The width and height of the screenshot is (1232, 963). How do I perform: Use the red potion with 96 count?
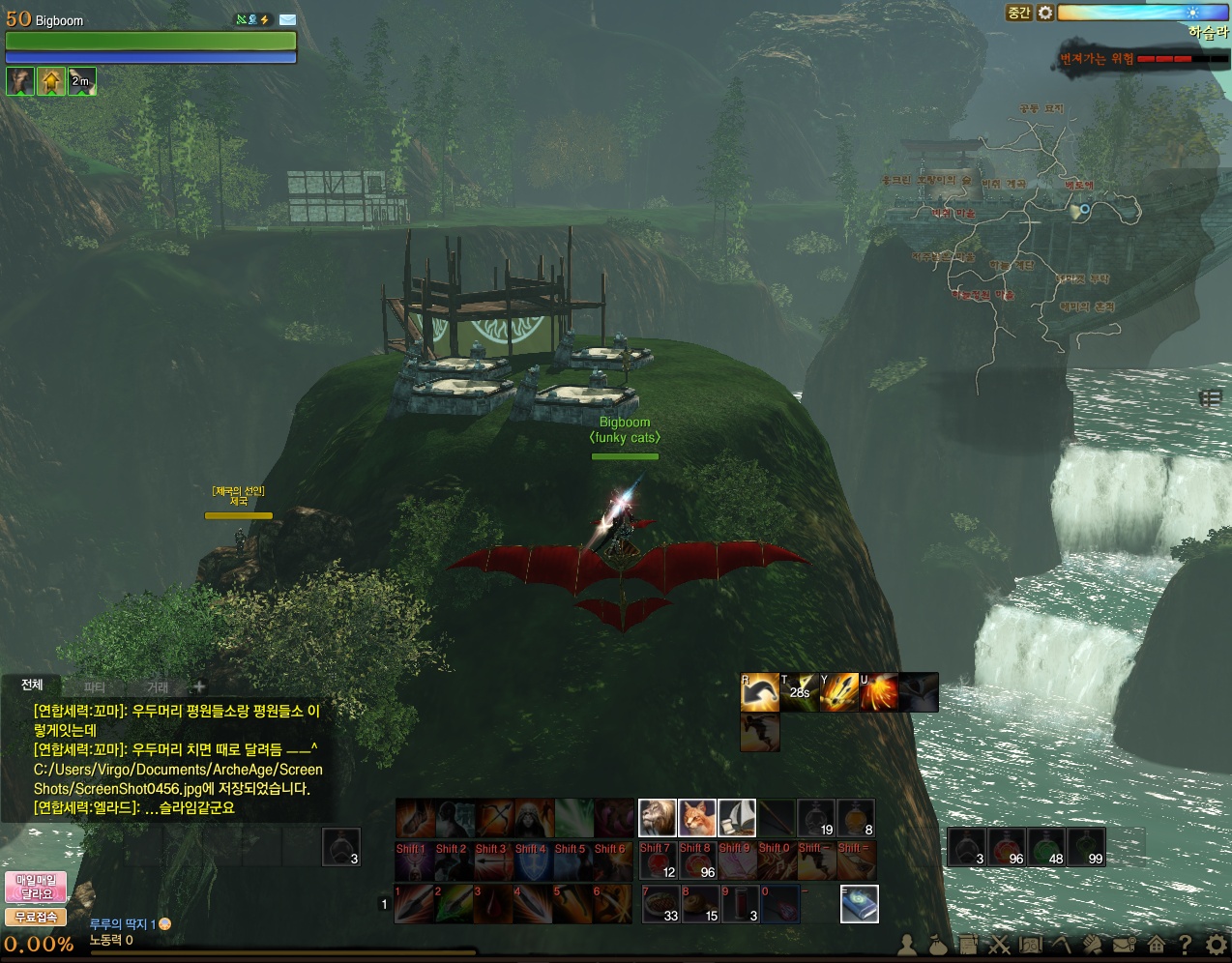pyautogui.click(x=1008, y=847)
